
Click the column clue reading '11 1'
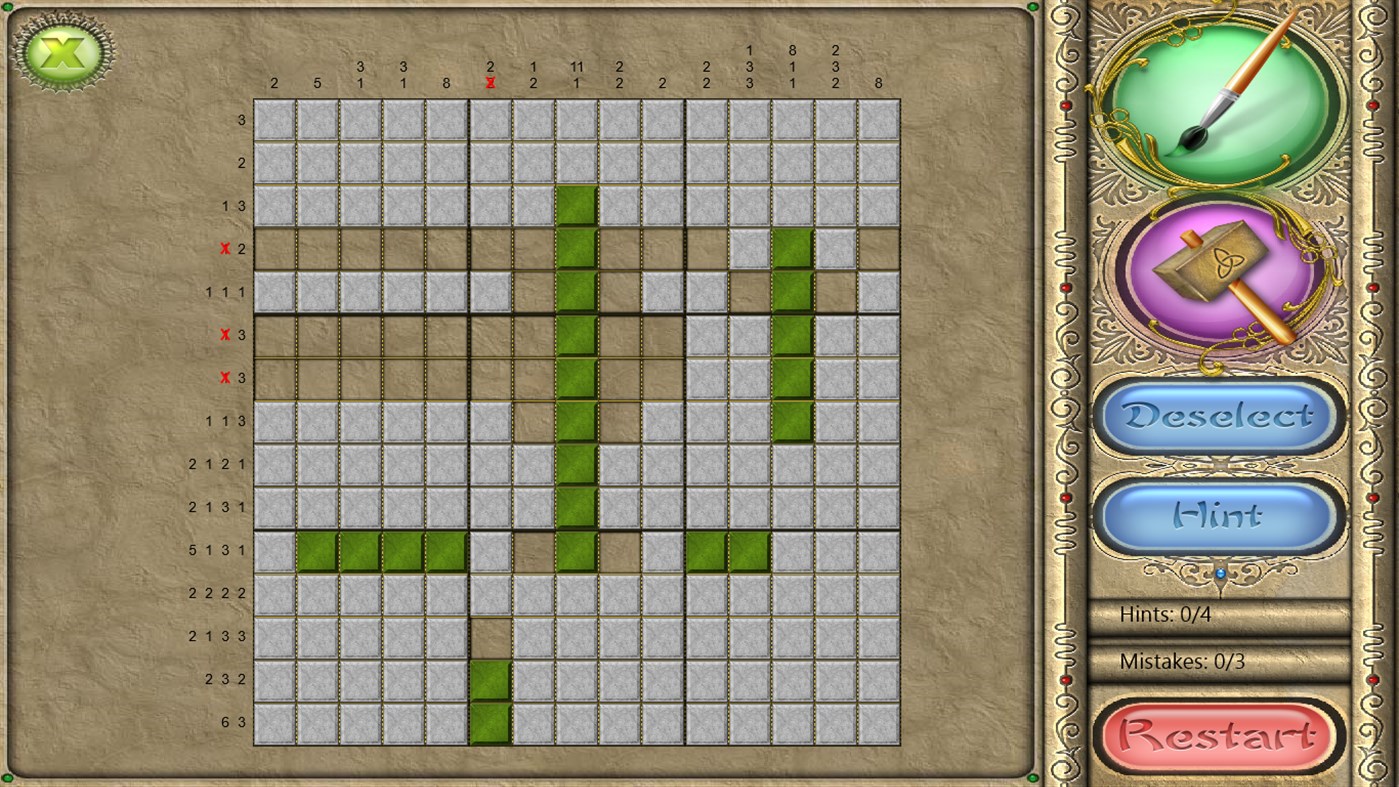(576, 73)
